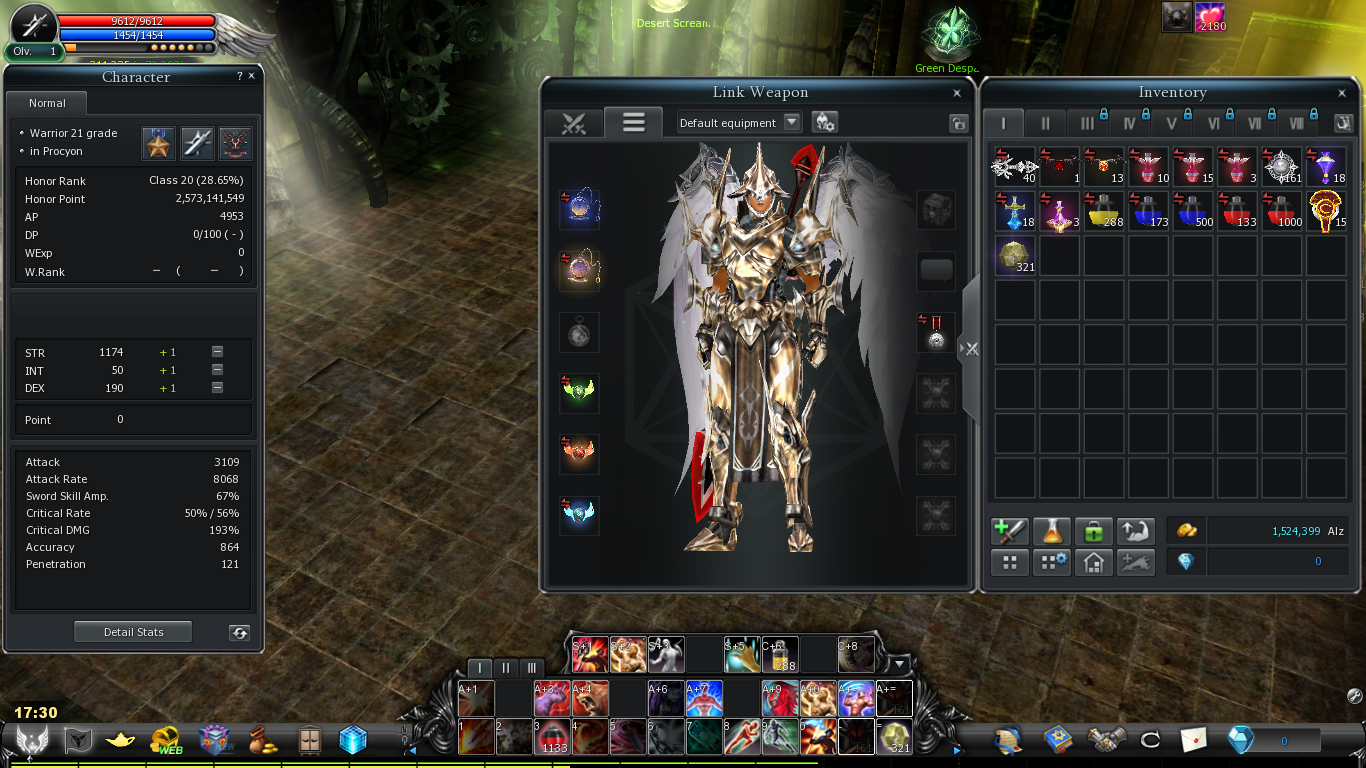Open the golden magic lamp menu icon
Image resolution: width=1366 pixels, height=768 pixels.
tap(120, 740)
